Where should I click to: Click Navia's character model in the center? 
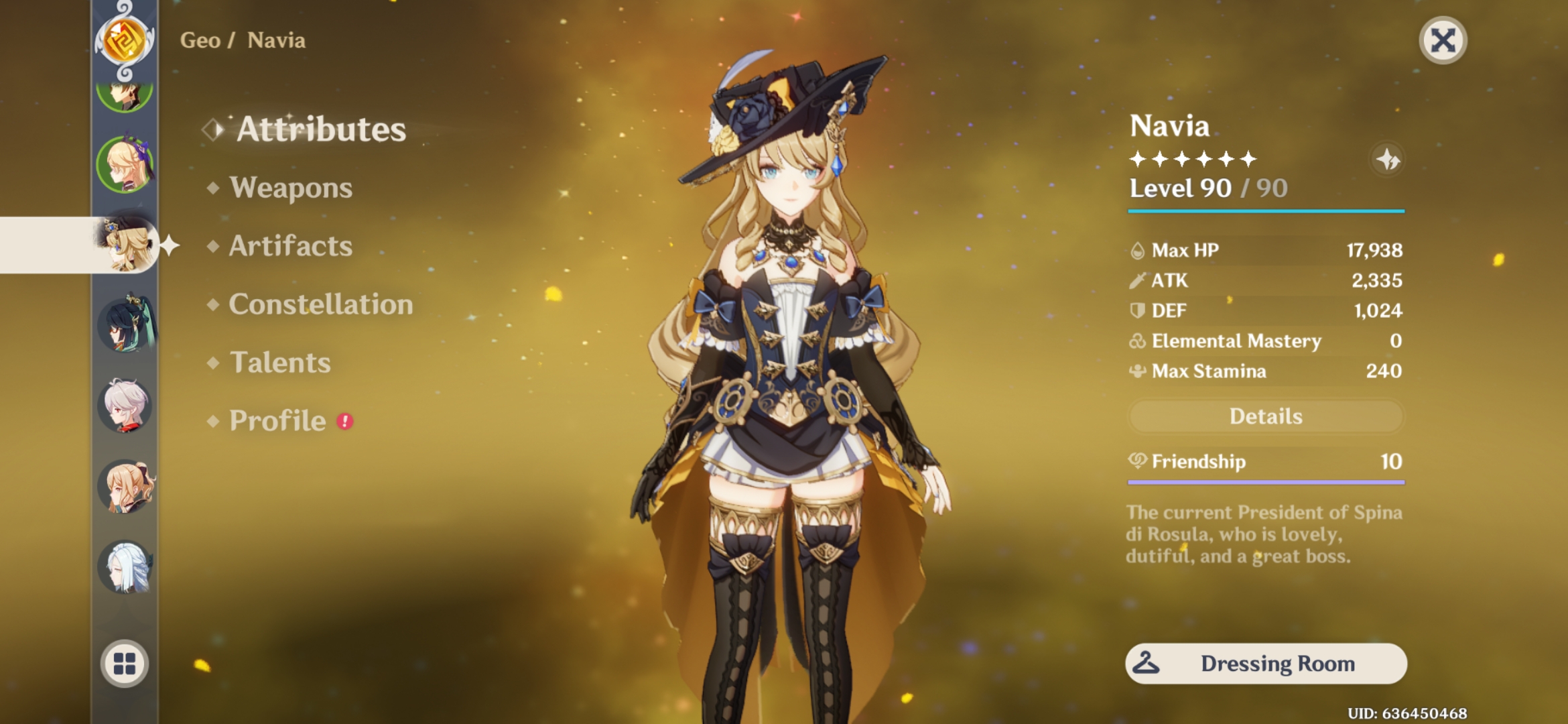(784, 369)
